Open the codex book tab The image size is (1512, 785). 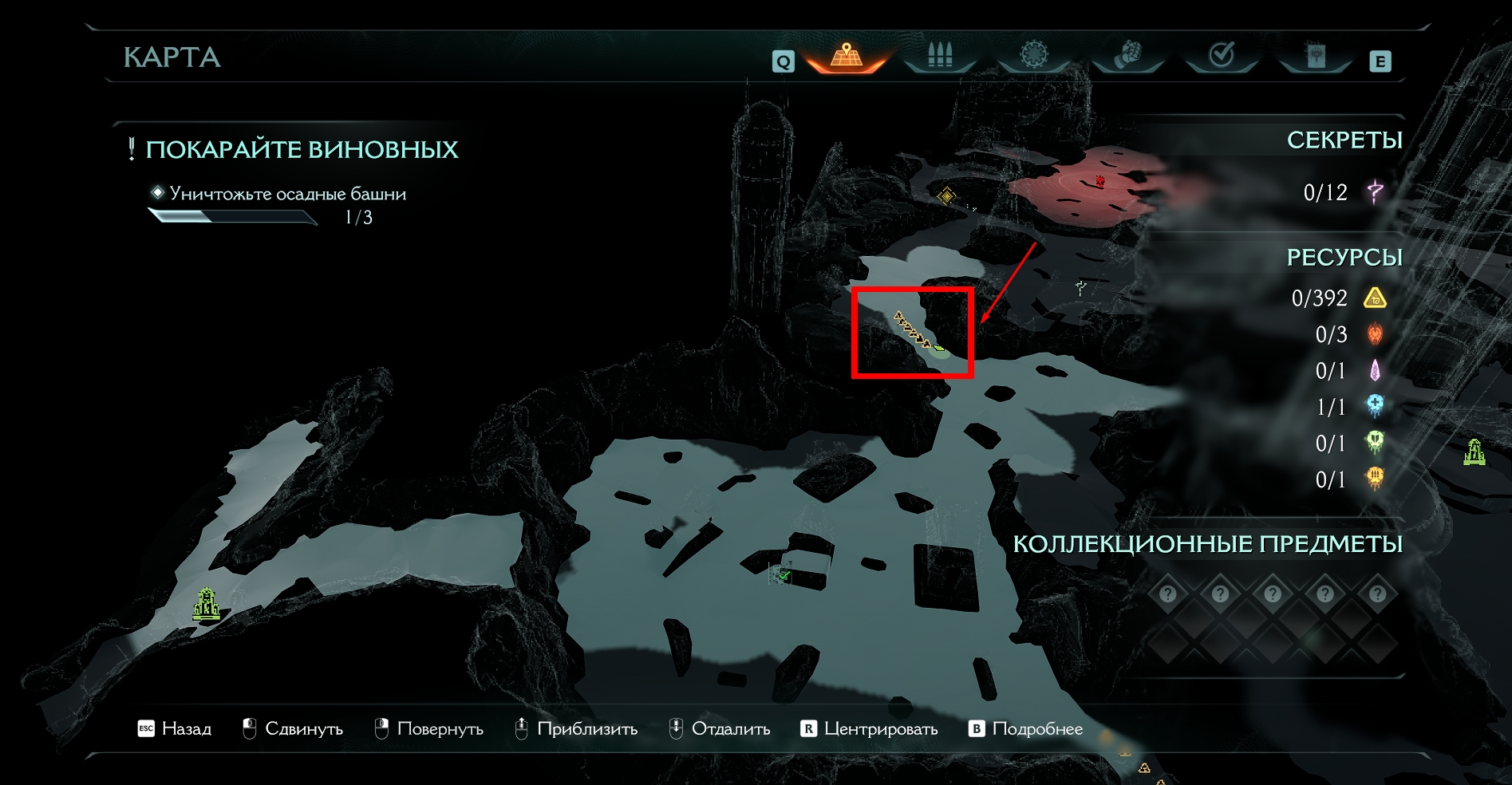point(1315,56)
